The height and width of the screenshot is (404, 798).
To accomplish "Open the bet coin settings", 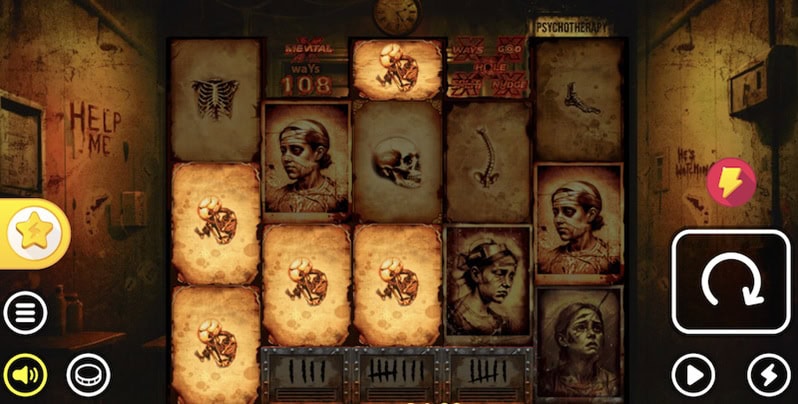I will tap(88, 375).
